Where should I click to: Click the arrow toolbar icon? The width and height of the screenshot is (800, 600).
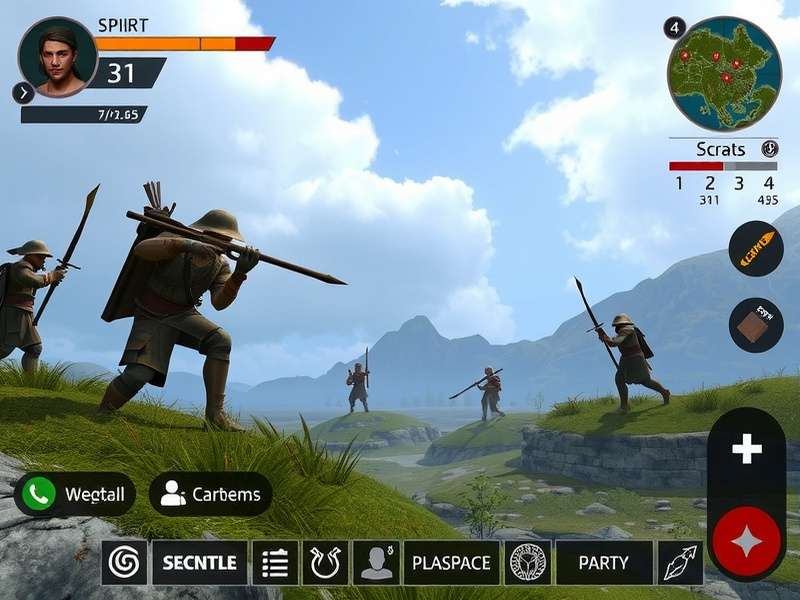point(681,563)
